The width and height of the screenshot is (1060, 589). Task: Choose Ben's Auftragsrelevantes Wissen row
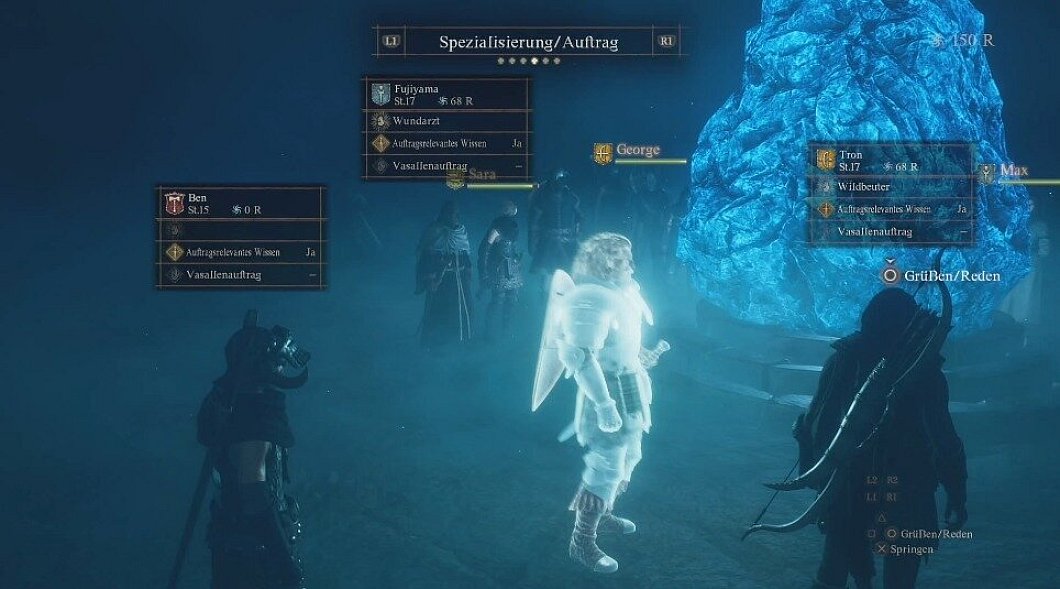[240, 252]
